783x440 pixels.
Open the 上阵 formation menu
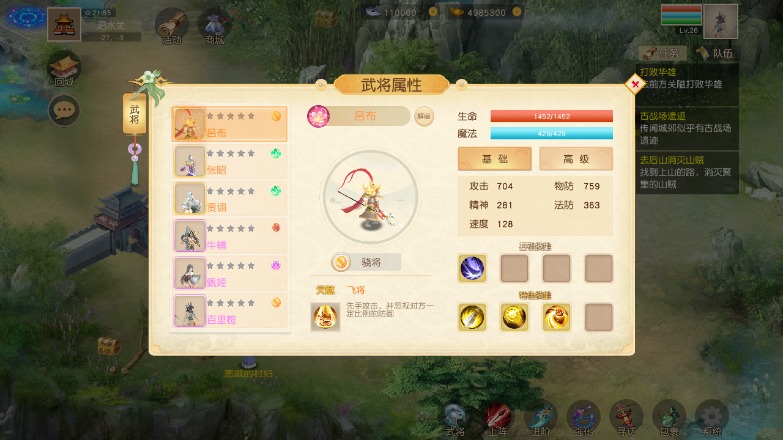[497, 418]
